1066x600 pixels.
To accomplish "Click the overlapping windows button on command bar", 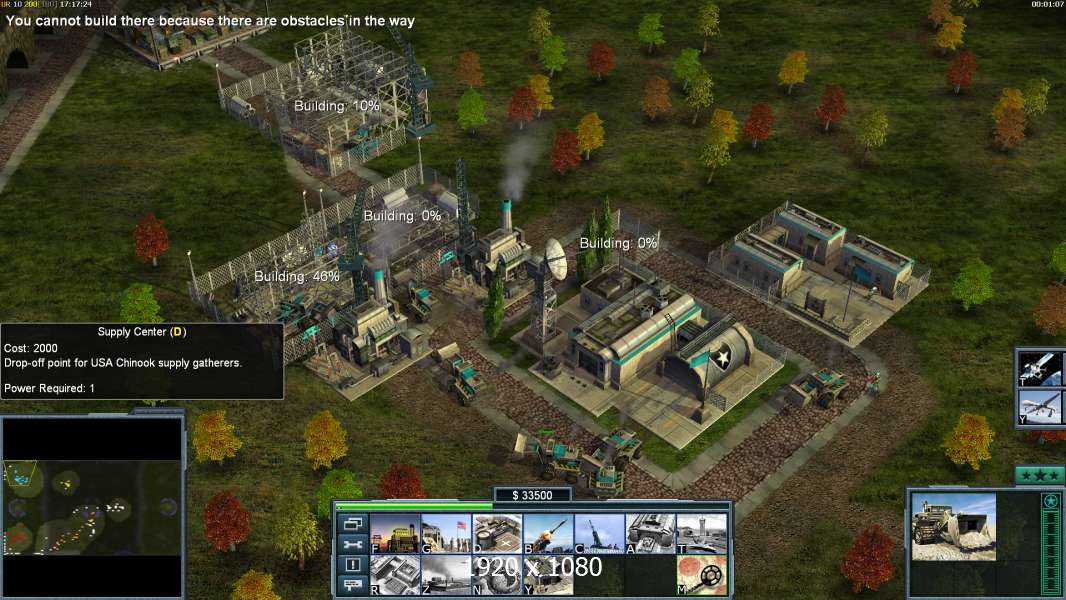I will coord(353,523).
